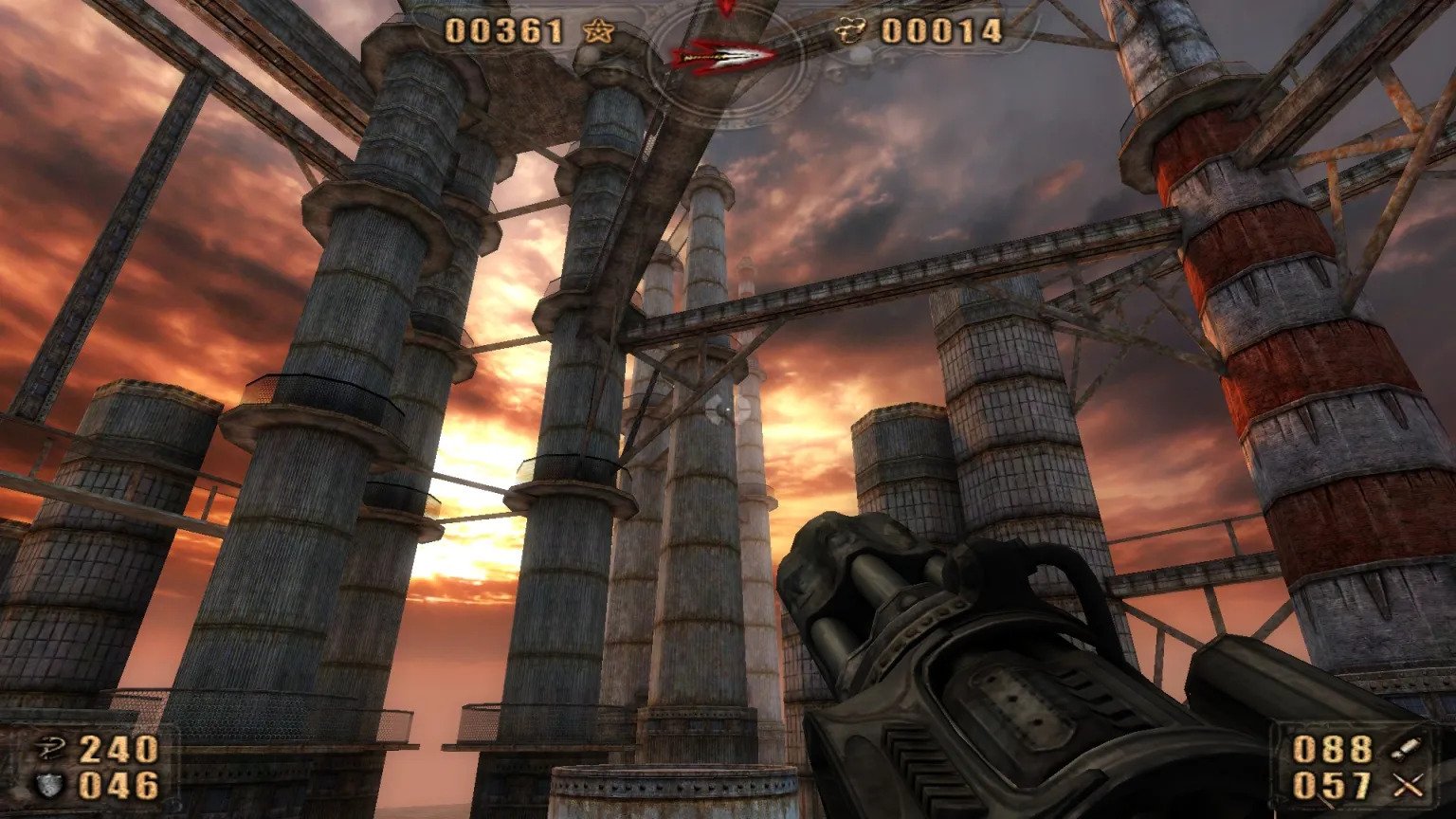
Task: Select the armor shield icon
Action: tap(47, 785)
